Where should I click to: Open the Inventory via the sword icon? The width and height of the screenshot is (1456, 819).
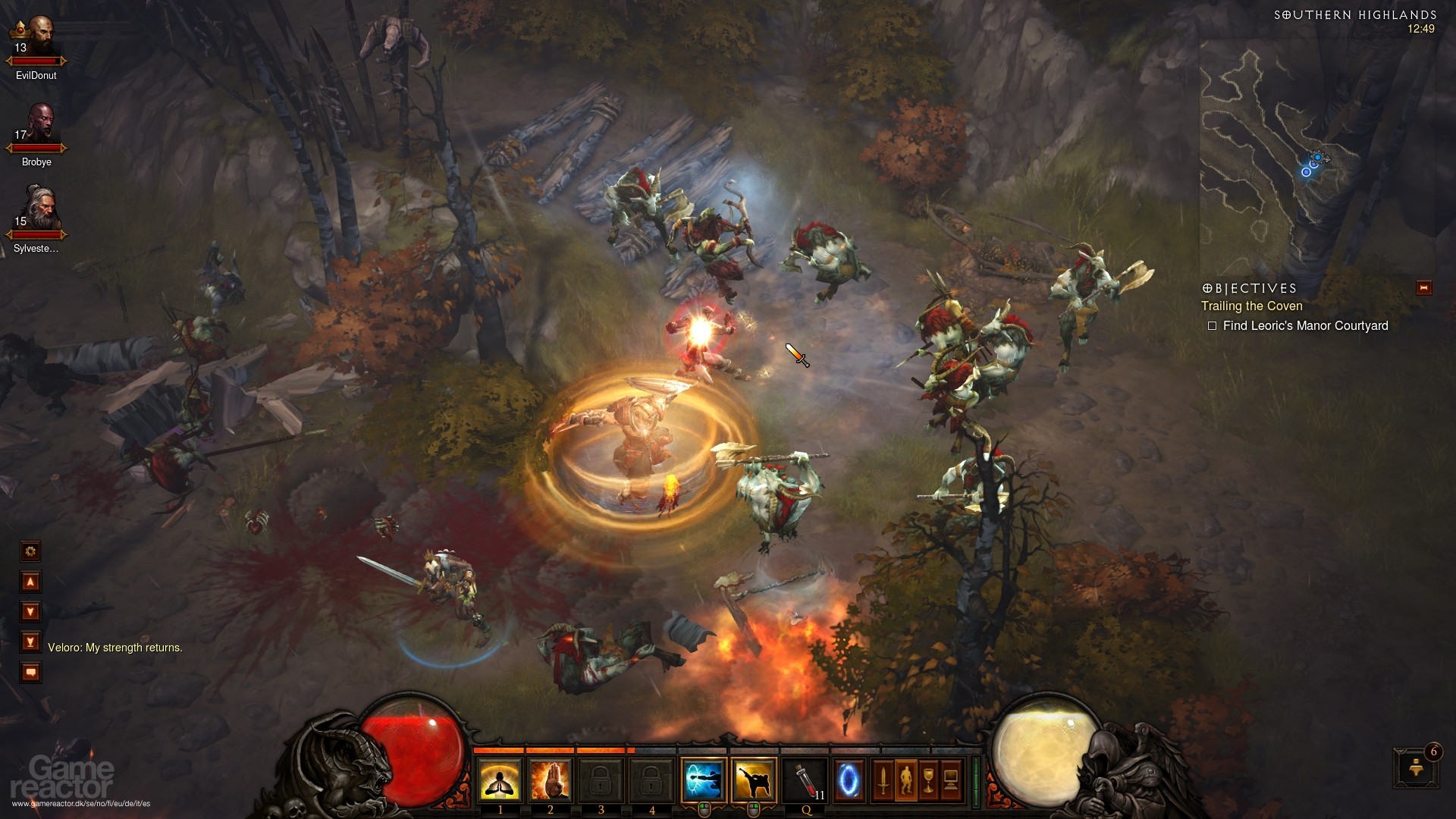coord(883,781)
